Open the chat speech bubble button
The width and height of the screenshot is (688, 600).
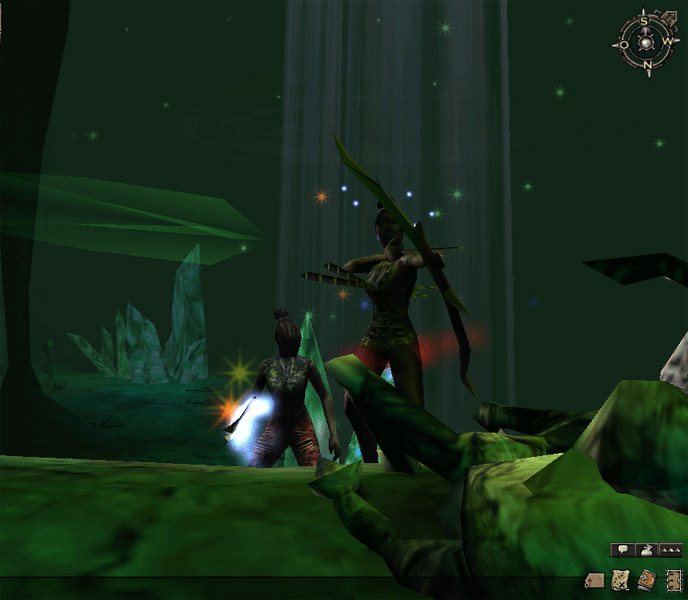tap(622, 549)
